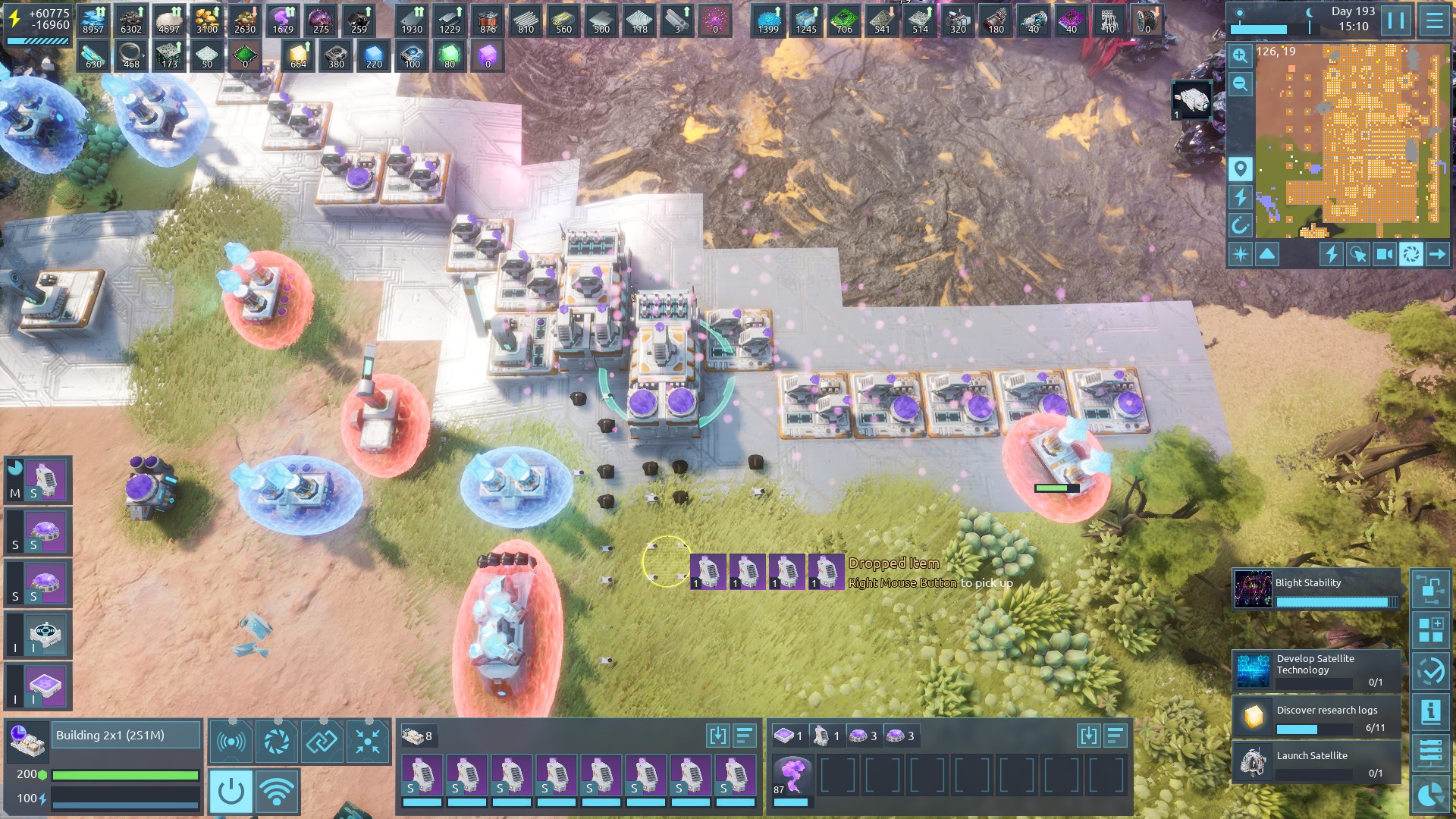
Task: Open the Blight Stability tracker
Action: click(1316, 590)
